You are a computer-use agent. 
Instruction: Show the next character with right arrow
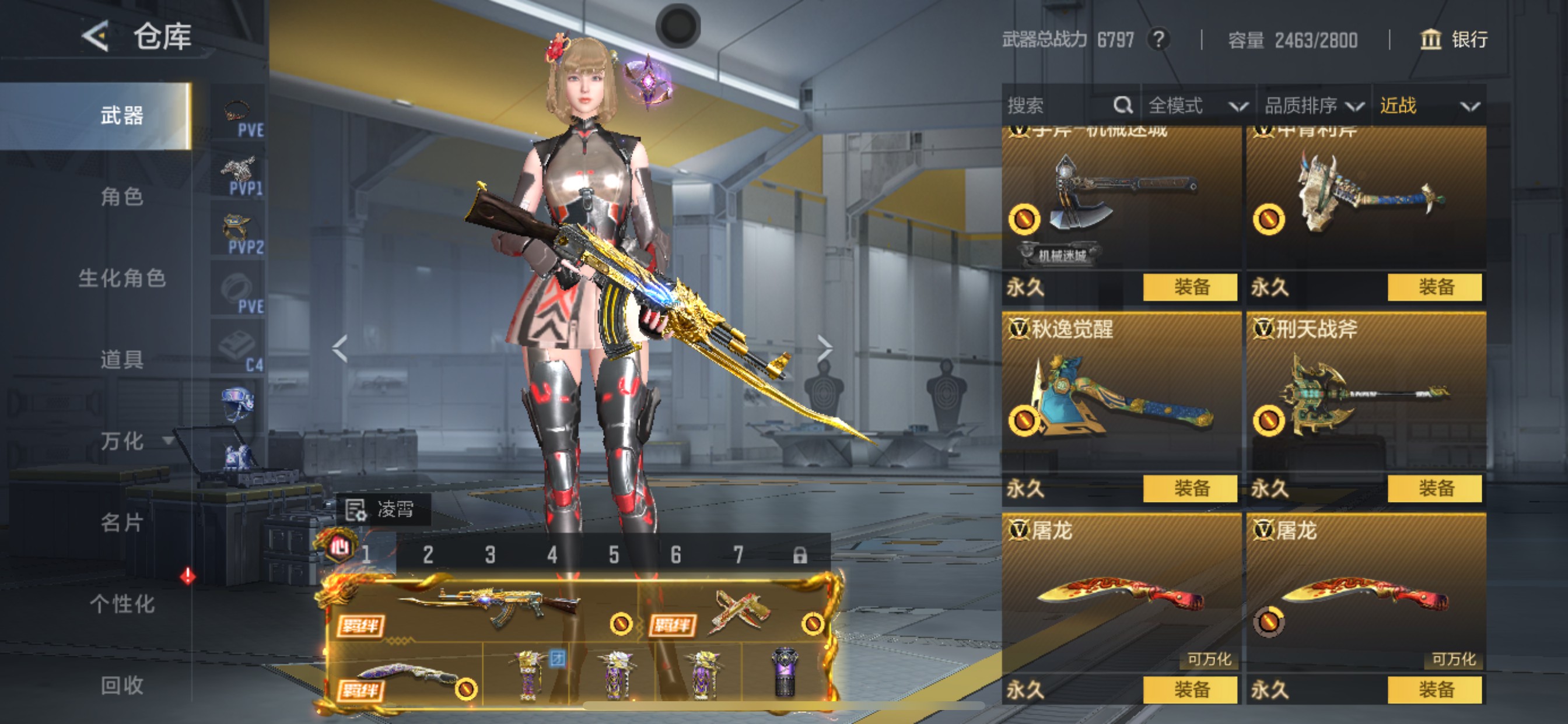824,349
